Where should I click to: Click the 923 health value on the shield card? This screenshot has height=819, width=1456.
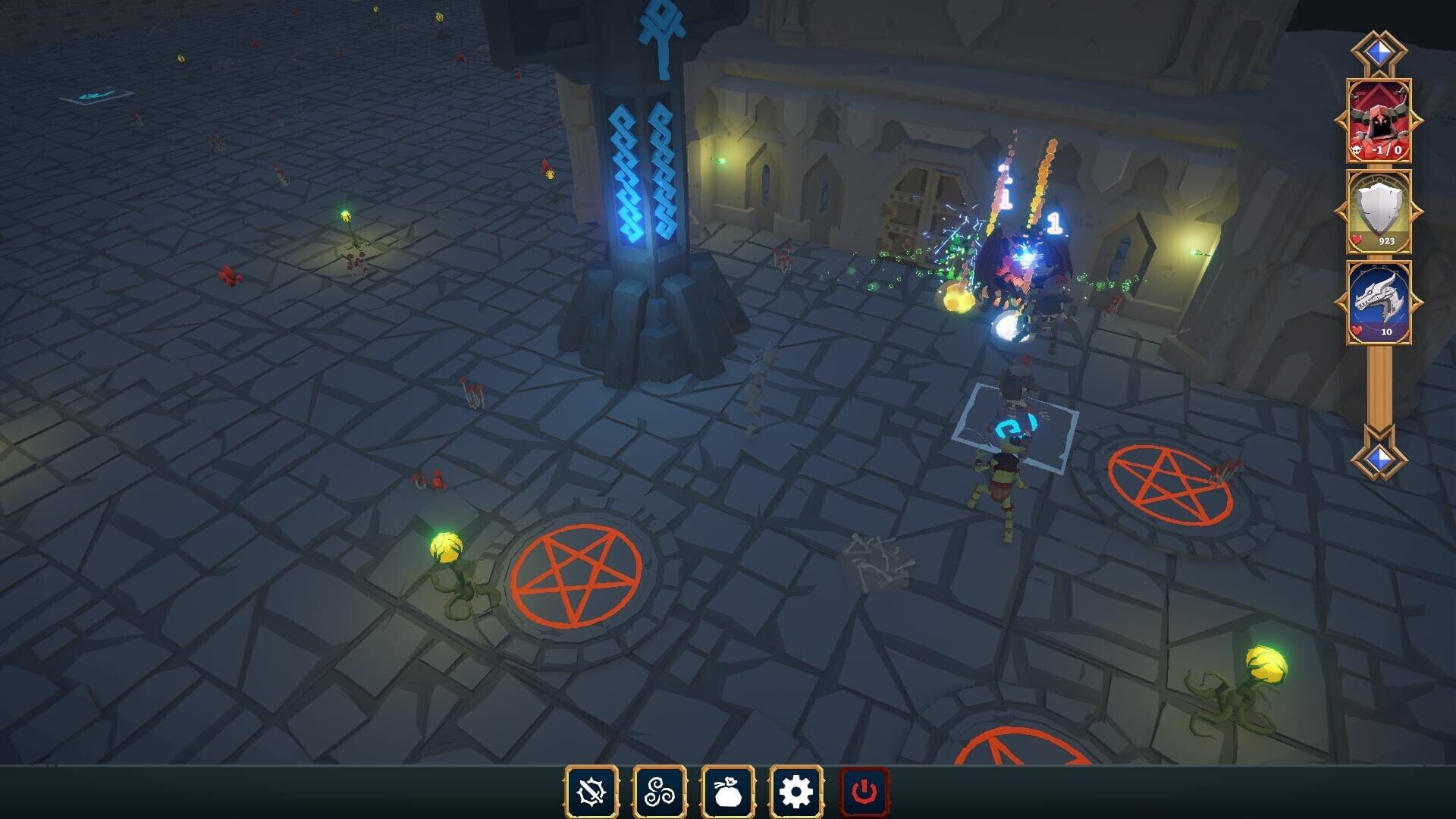click(x=1387, y=240)
